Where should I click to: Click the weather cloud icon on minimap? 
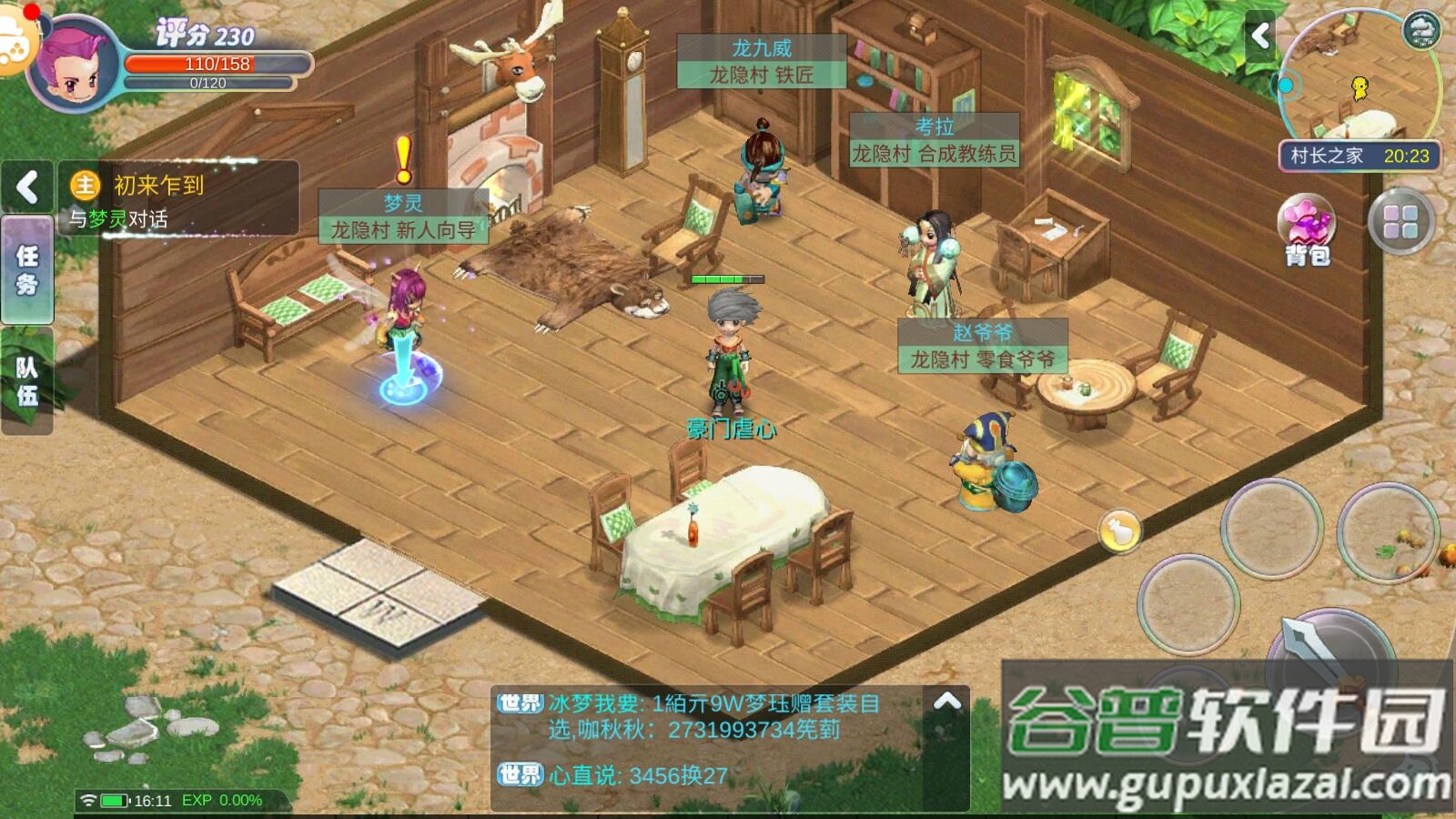(1421, 30)
